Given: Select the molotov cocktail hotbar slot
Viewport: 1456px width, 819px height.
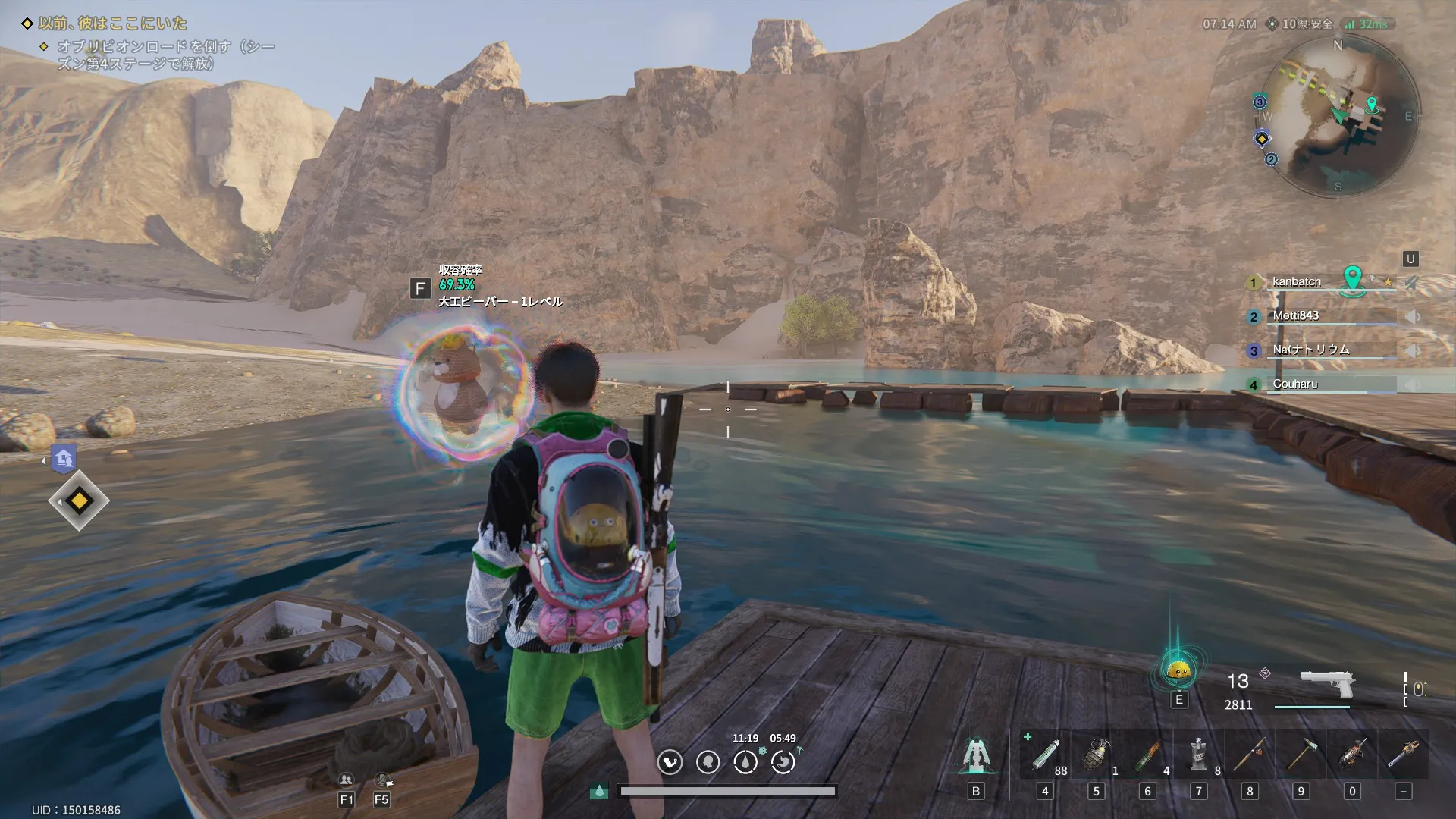Looking at the screenshot, I should tap(1147, 755).
